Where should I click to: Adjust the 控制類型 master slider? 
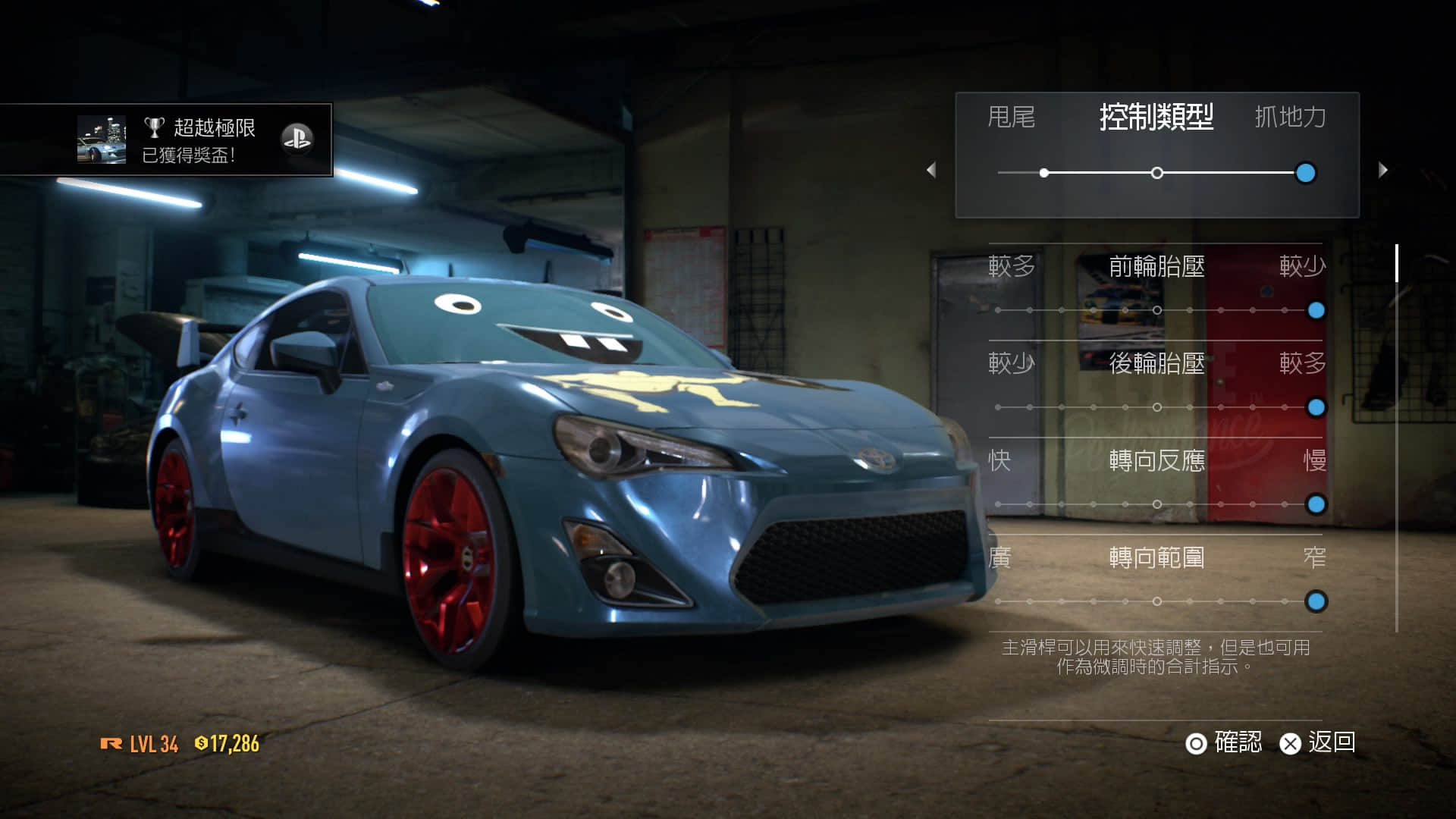[x=1305, y=173]
